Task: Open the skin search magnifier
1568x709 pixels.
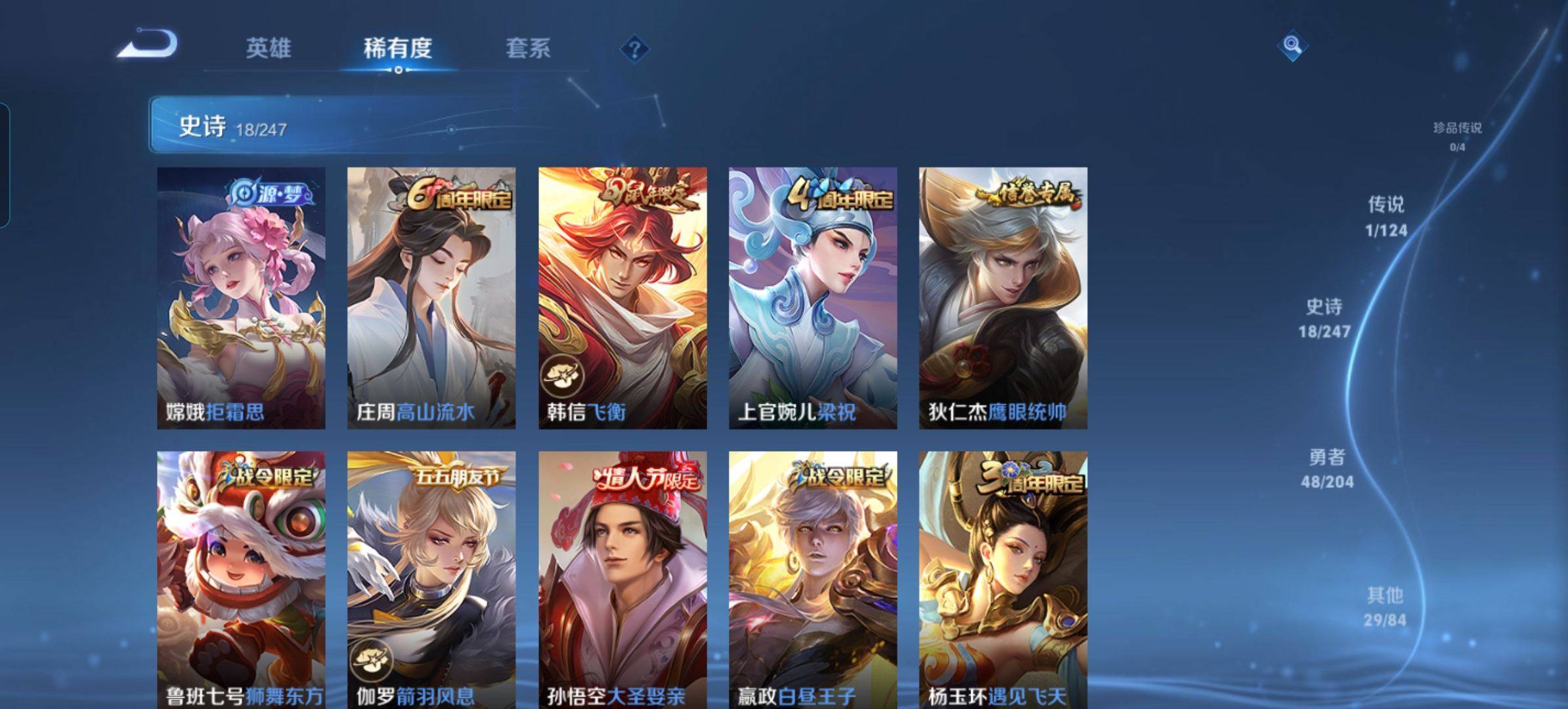Action: (1292, 46)
